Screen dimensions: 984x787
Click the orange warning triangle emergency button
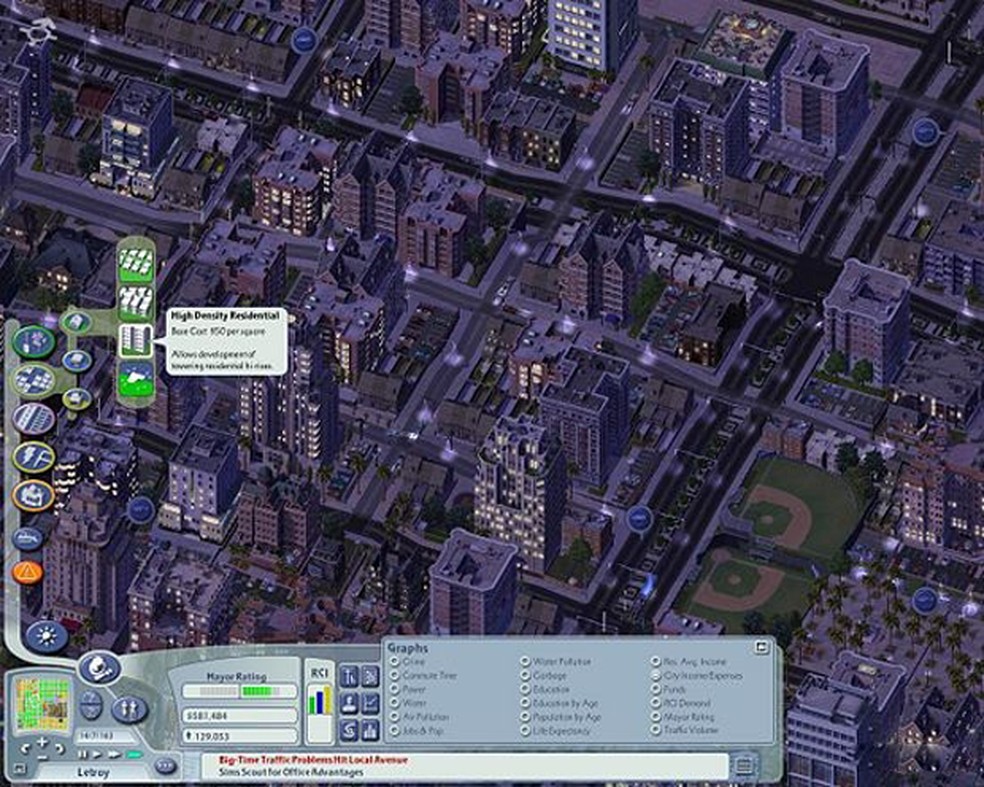27,573
